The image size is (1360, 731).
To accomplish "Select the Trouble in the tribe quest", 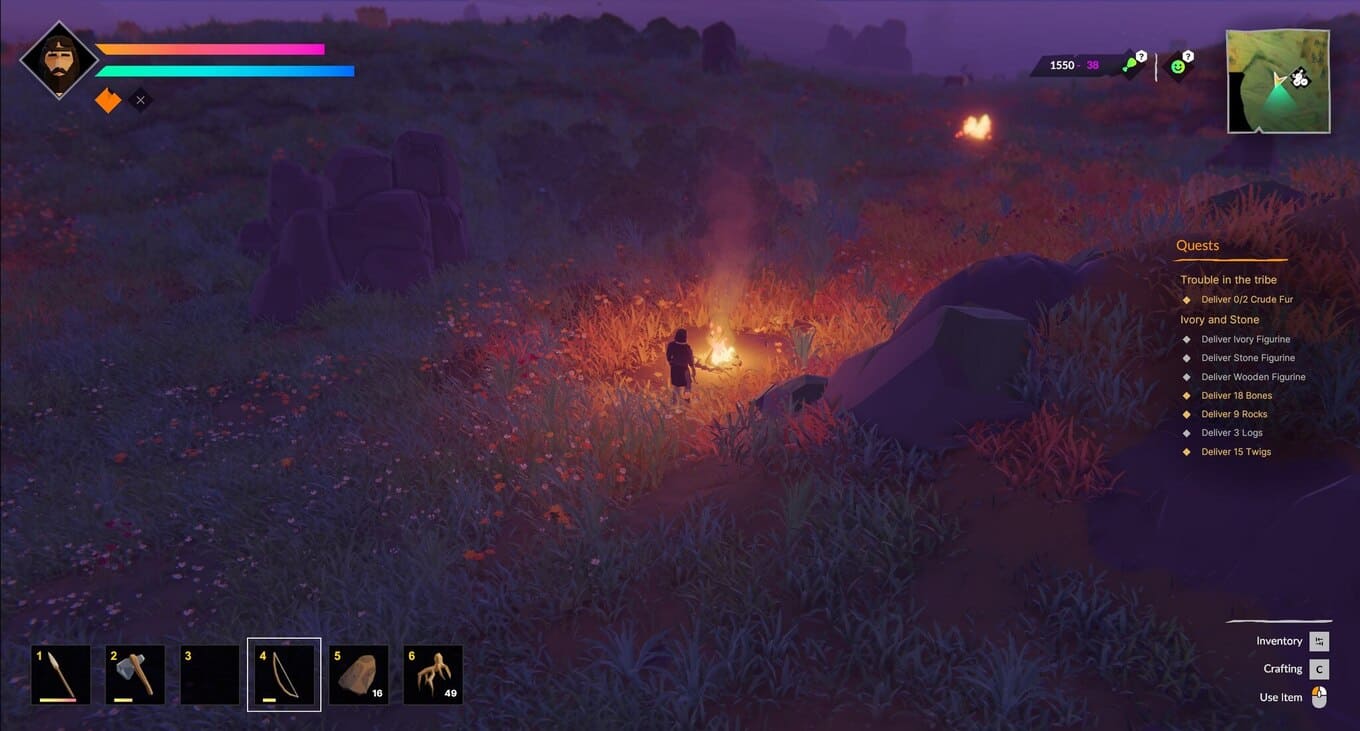I will point(1228,280).
